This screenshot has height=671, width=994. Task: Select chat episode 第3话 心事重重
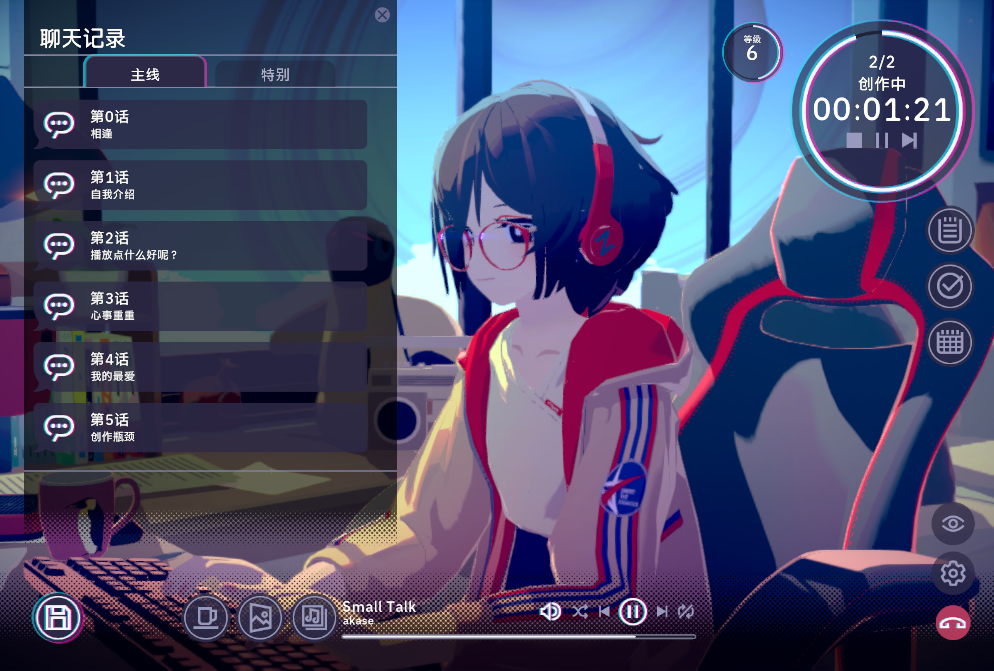point(201,307)
